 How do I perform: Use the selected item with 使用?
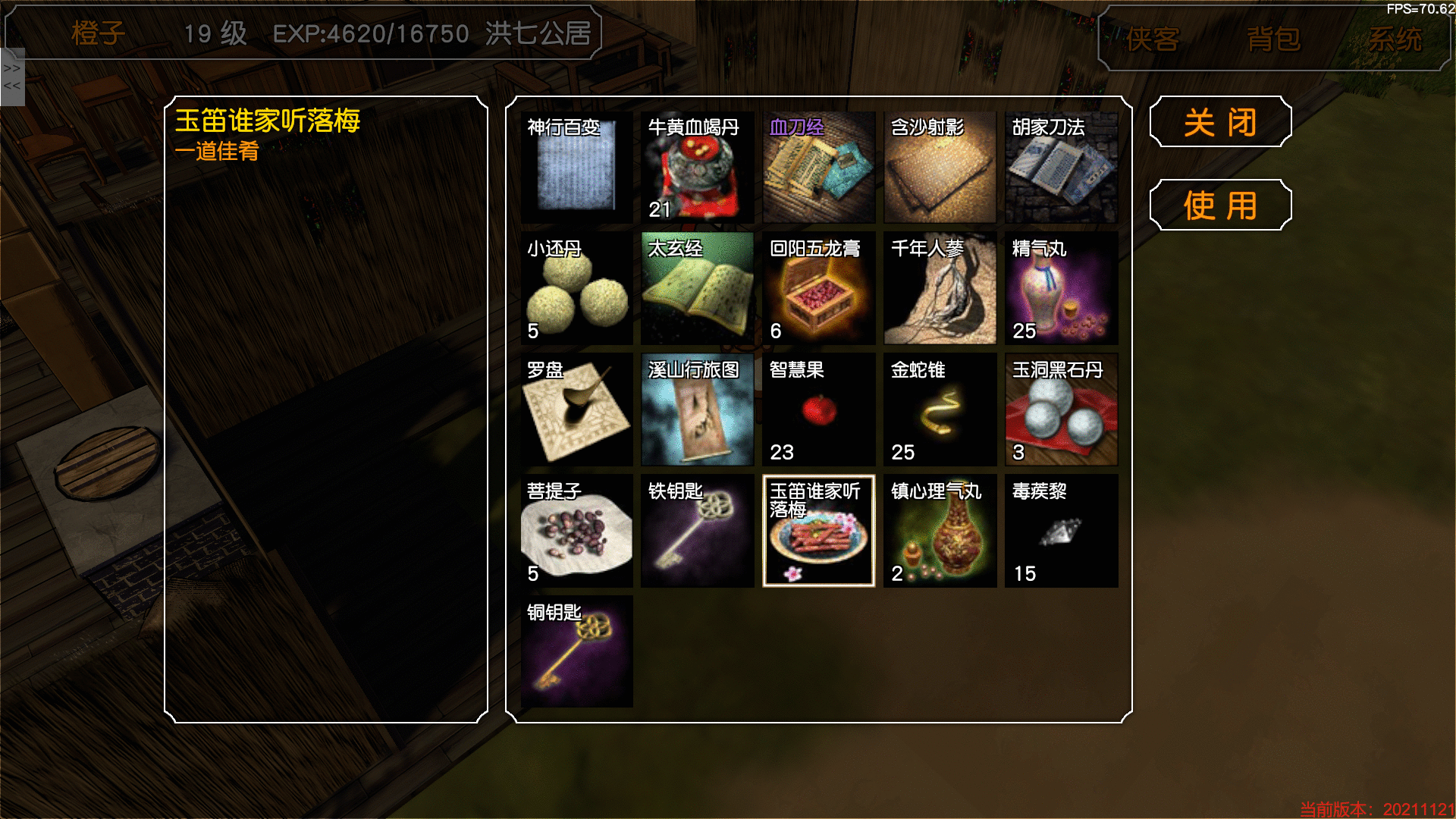1220,206
